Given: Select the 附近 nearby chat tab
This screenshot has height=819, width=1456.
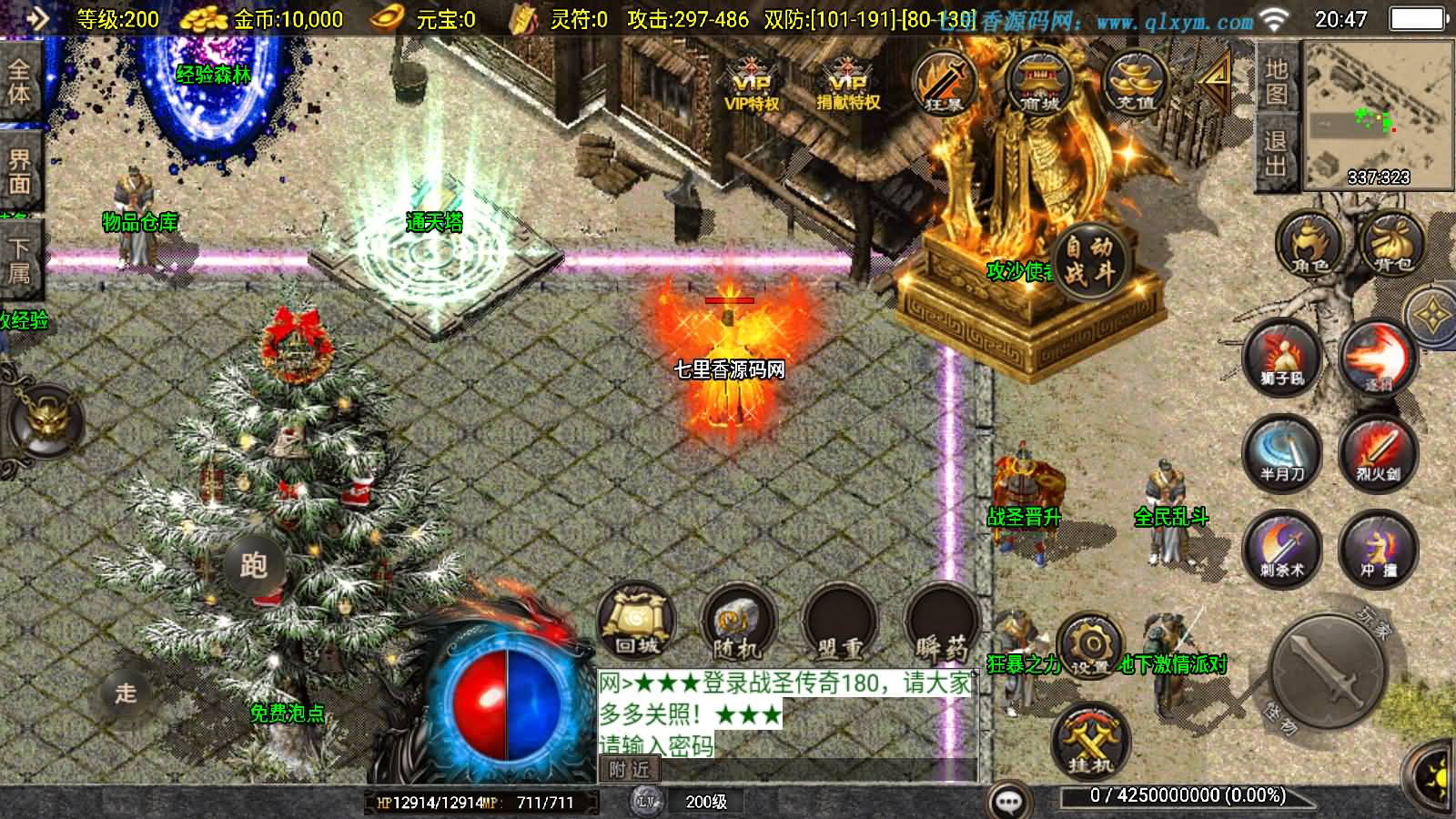Looking at the screenshot, I should point(630,770).
